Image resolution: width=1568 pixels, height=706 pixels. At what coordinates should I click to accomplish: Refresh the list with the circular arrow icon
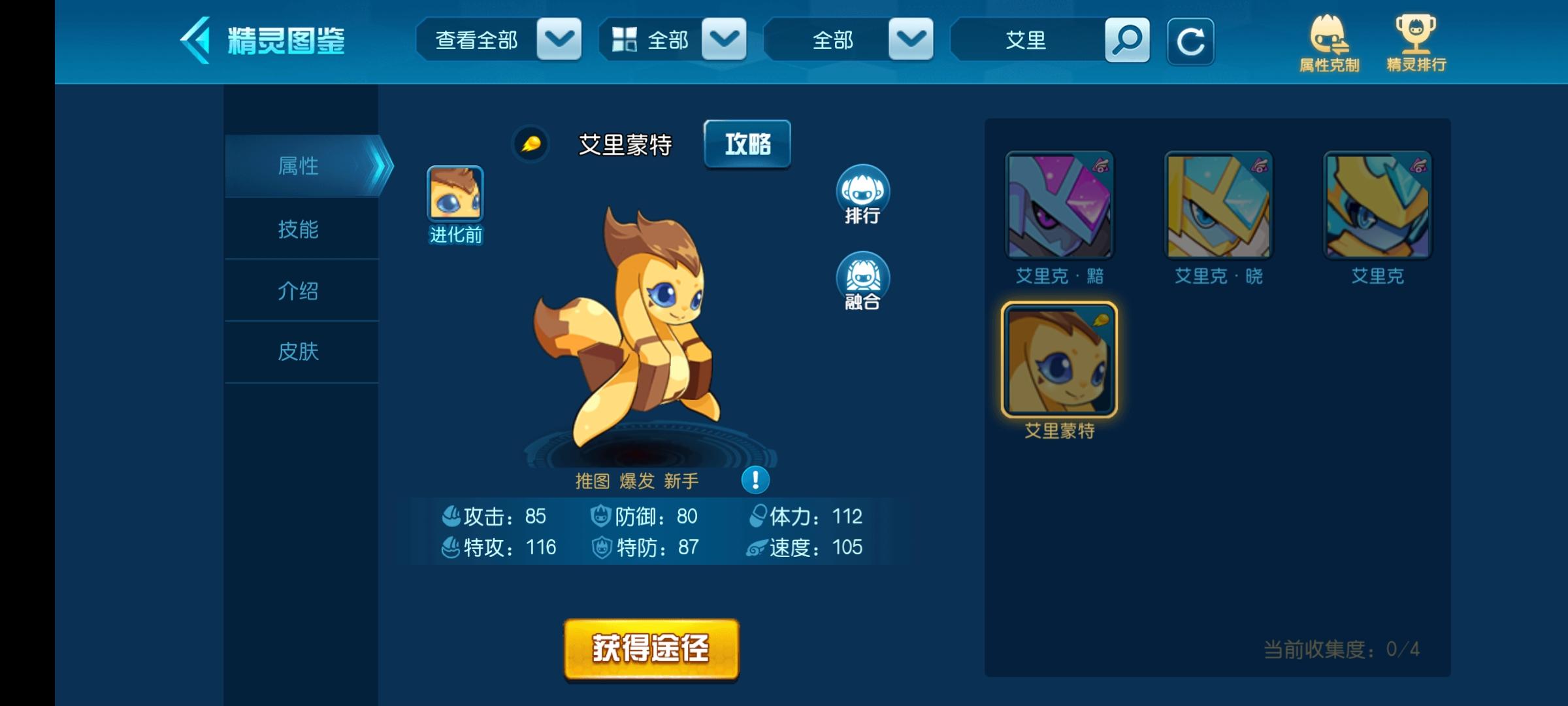tap(1191, 41)
